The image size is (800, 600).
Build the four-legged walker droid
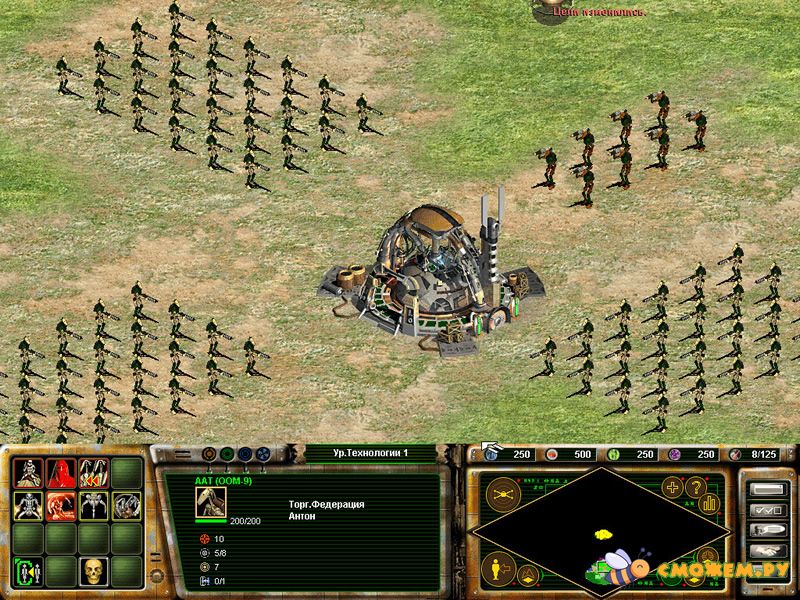94,506
